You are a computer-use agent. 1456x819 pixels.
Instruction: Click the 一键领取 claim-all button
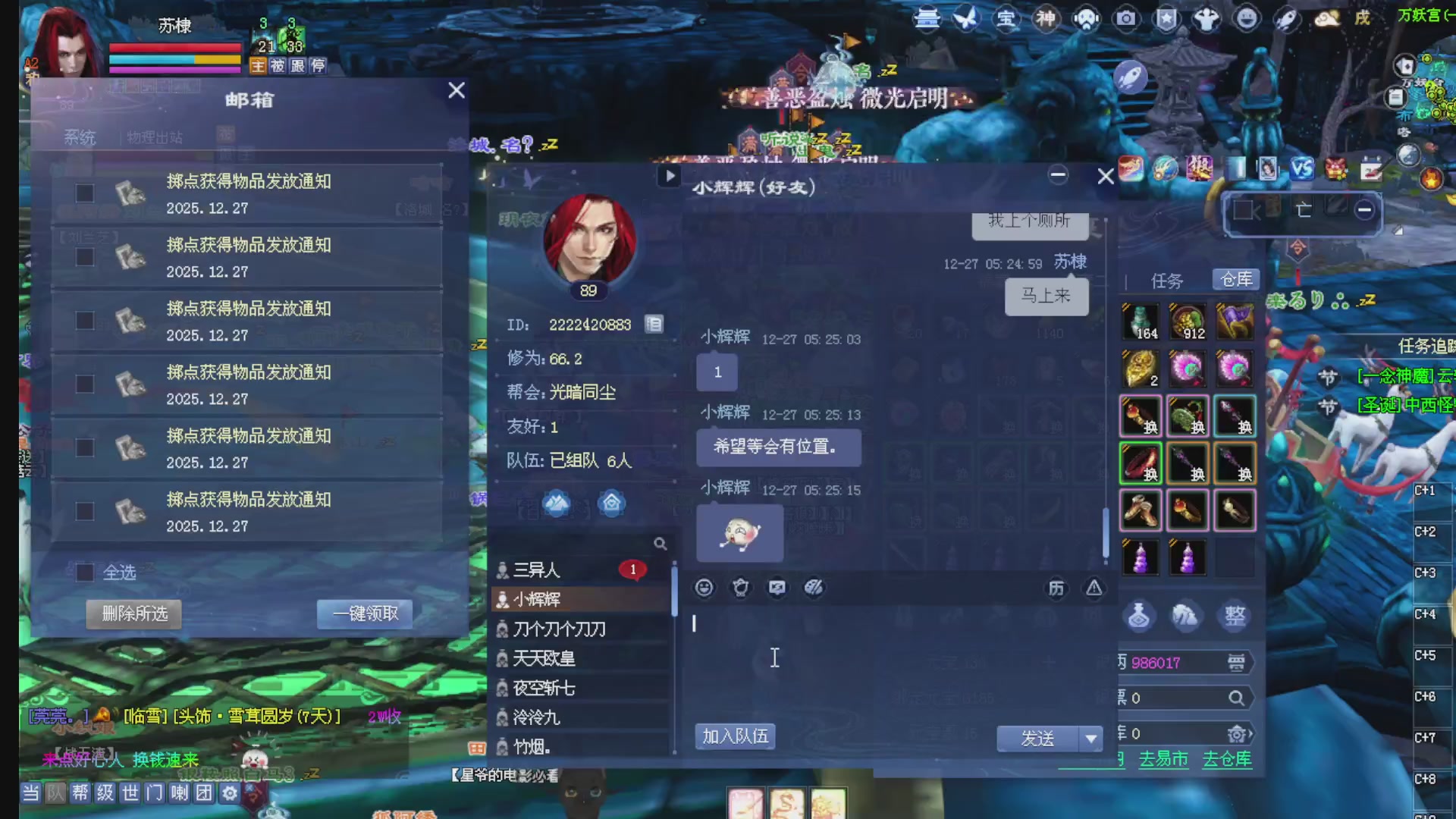pos(365,614)
